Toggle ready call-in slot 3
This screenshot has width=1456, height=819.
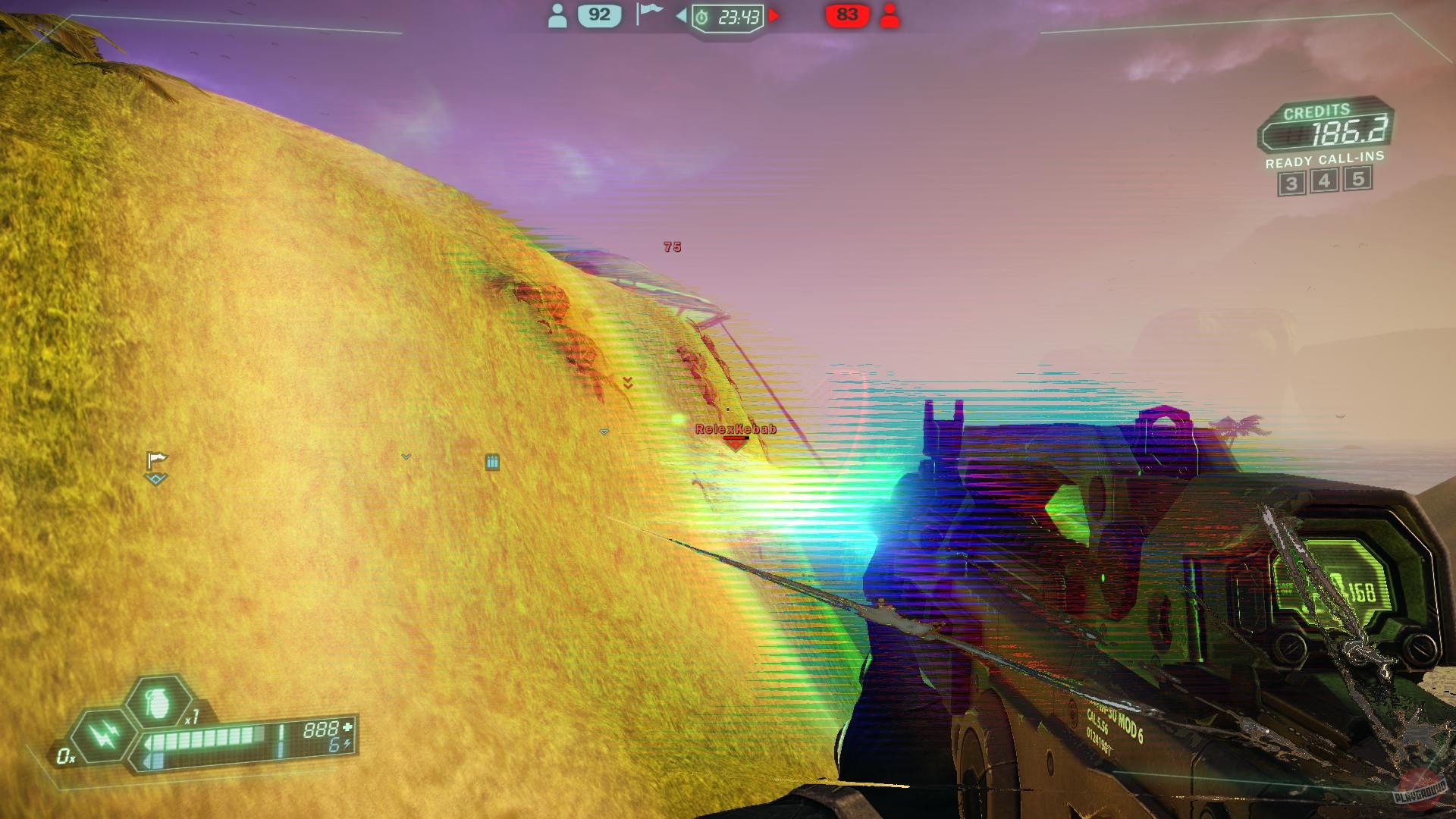[x=1291, y=182]
